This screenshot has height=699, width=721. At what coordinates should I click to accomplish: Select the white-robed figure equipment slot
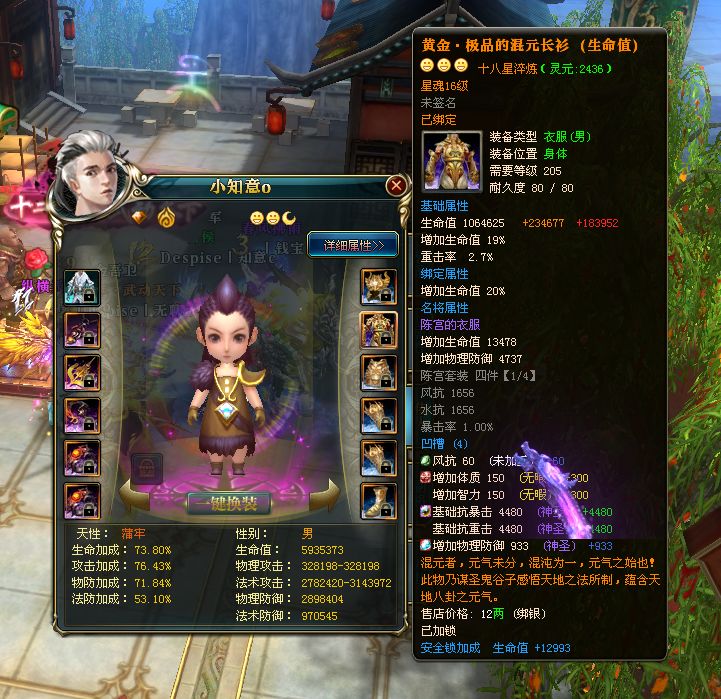pos(80,287)
